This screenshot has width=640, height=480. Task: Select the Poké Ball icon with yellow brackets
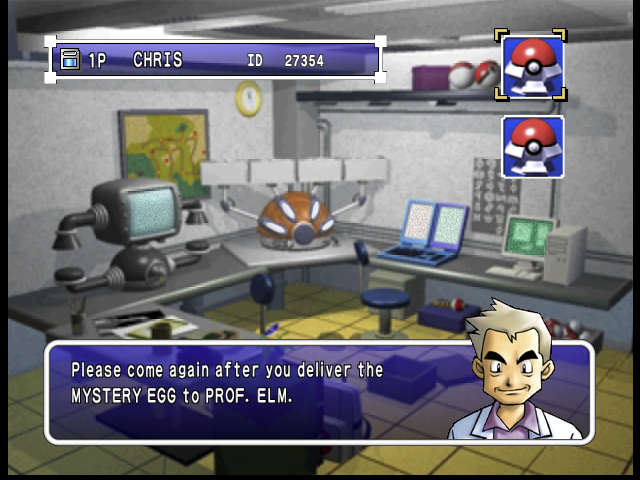click(532, 66)
